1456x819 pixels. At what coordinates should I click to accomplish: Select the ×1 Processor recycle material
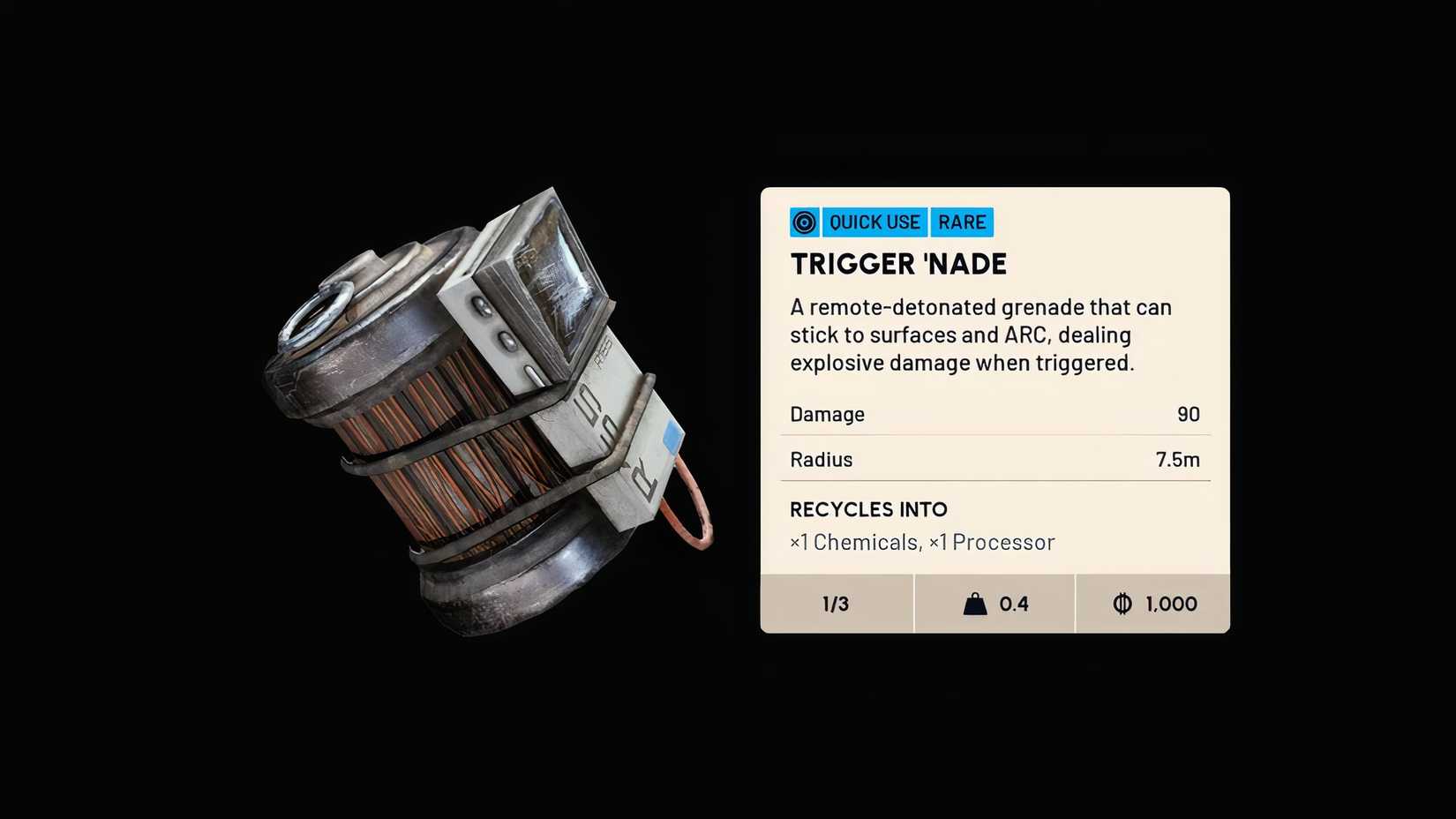tap(993, 542)
